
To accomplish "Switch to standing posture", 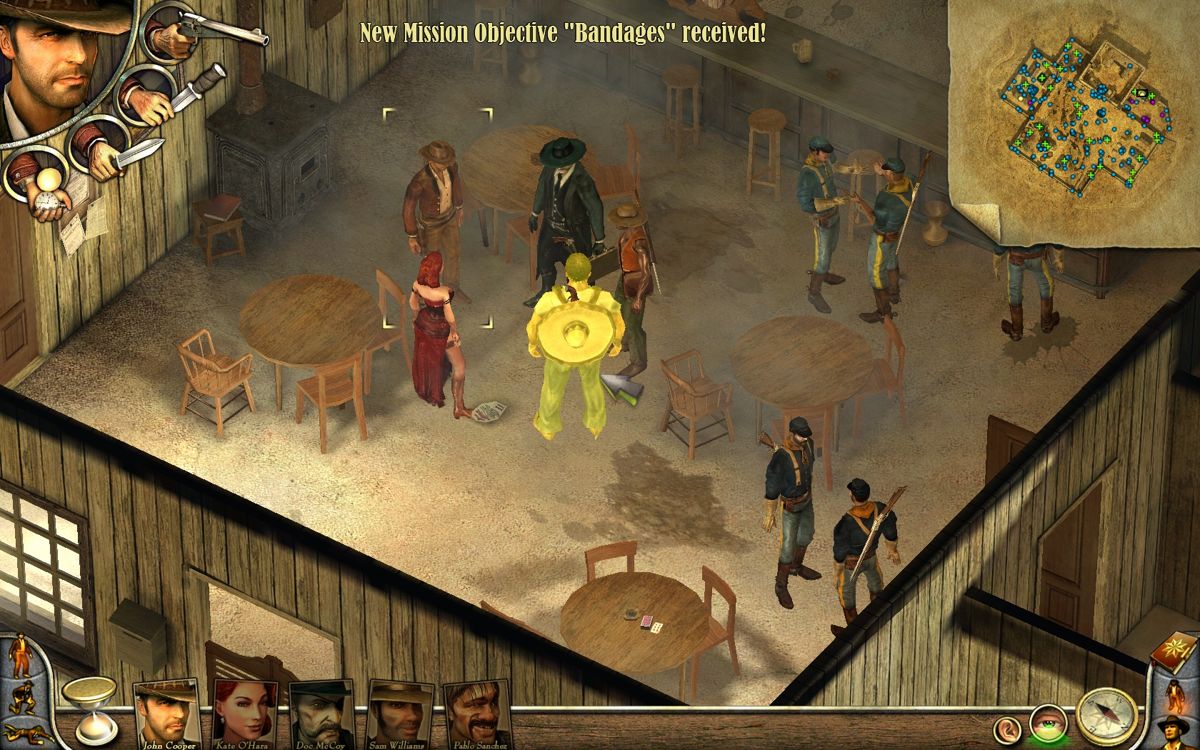I will pos(21,655).
